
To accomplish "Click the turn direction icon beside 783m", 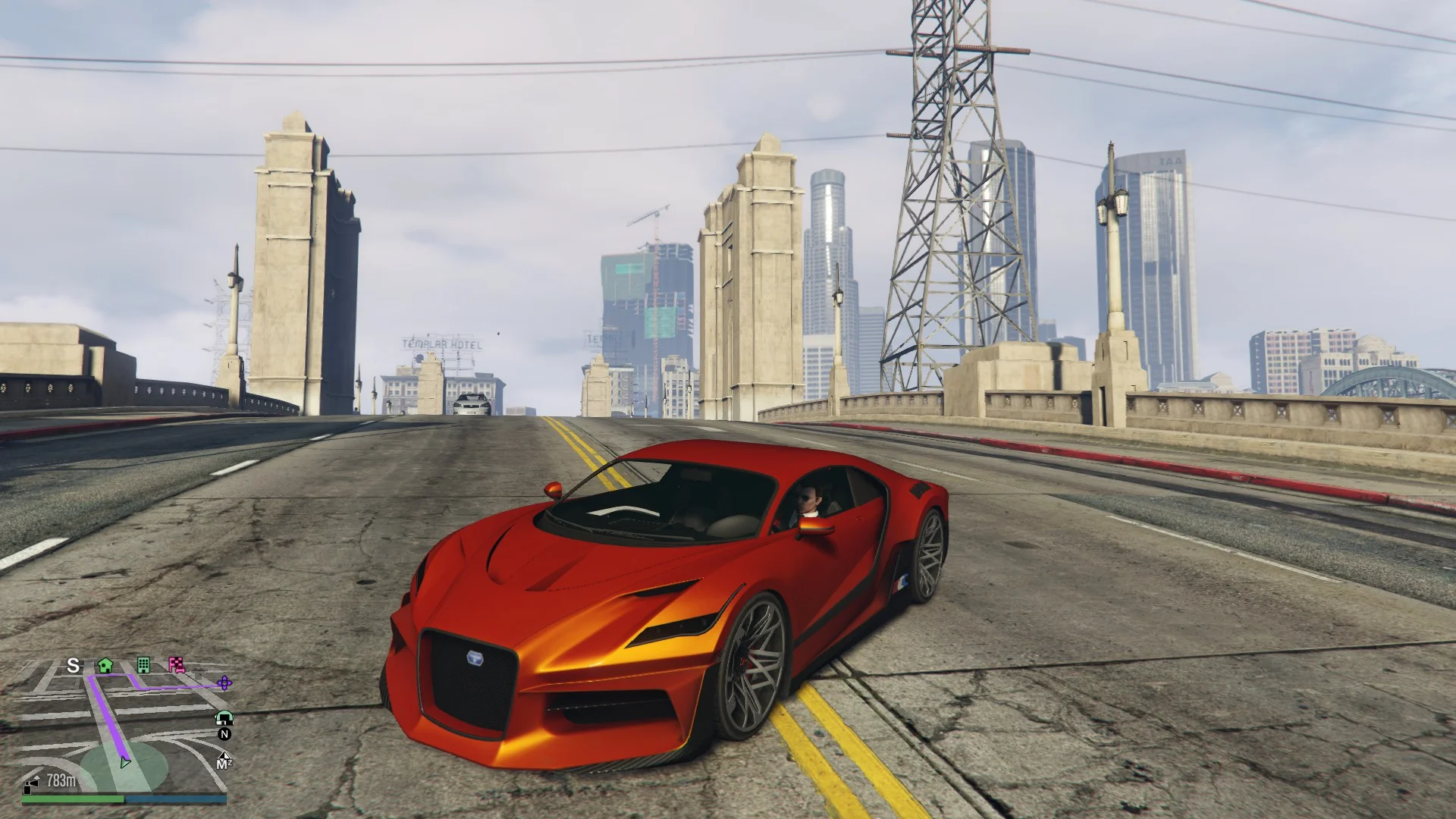I will [x=33, y=783].
